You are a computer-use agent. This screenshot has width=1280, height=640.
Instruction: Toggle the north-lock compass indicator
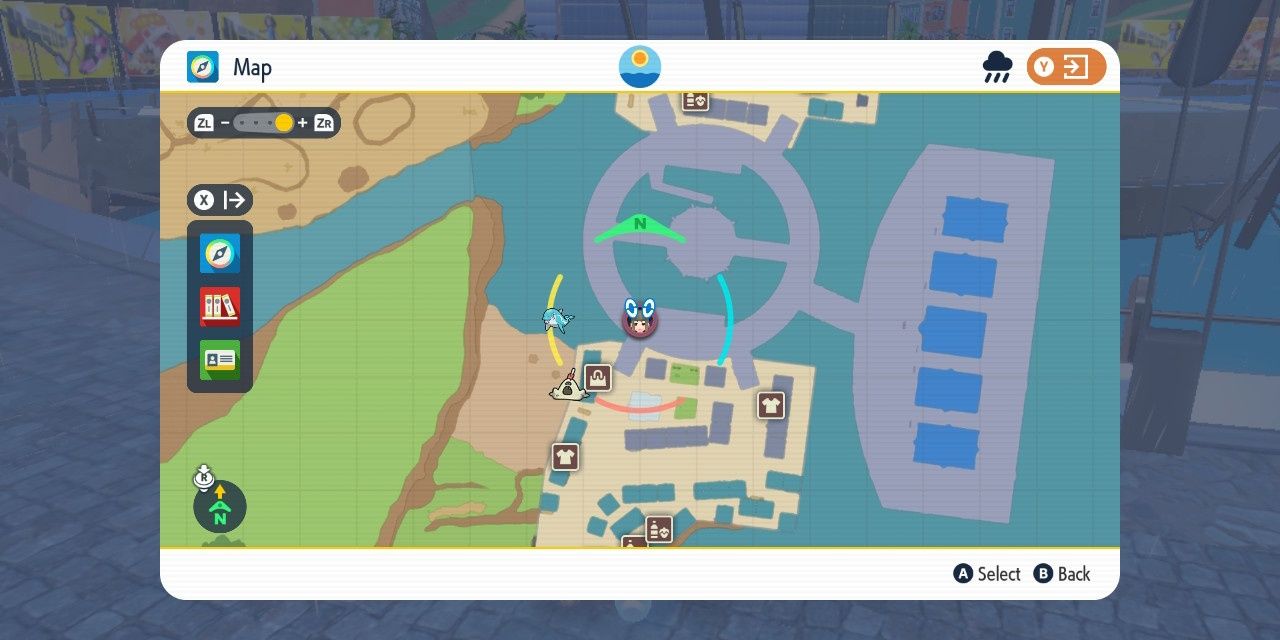click(x=219, y=507)
